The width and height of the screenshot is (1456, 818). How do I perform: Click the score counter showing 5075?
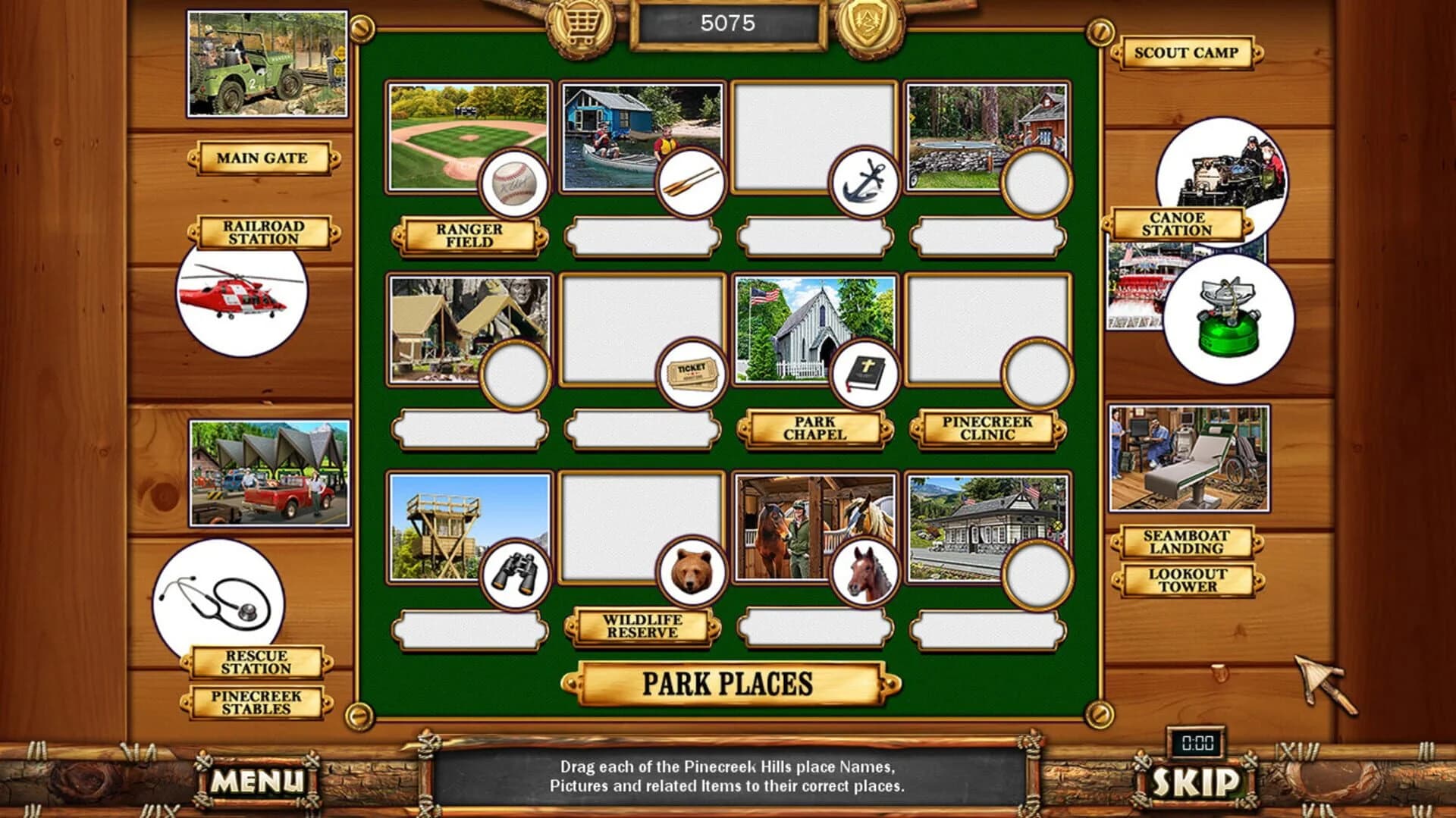[728, 21]
